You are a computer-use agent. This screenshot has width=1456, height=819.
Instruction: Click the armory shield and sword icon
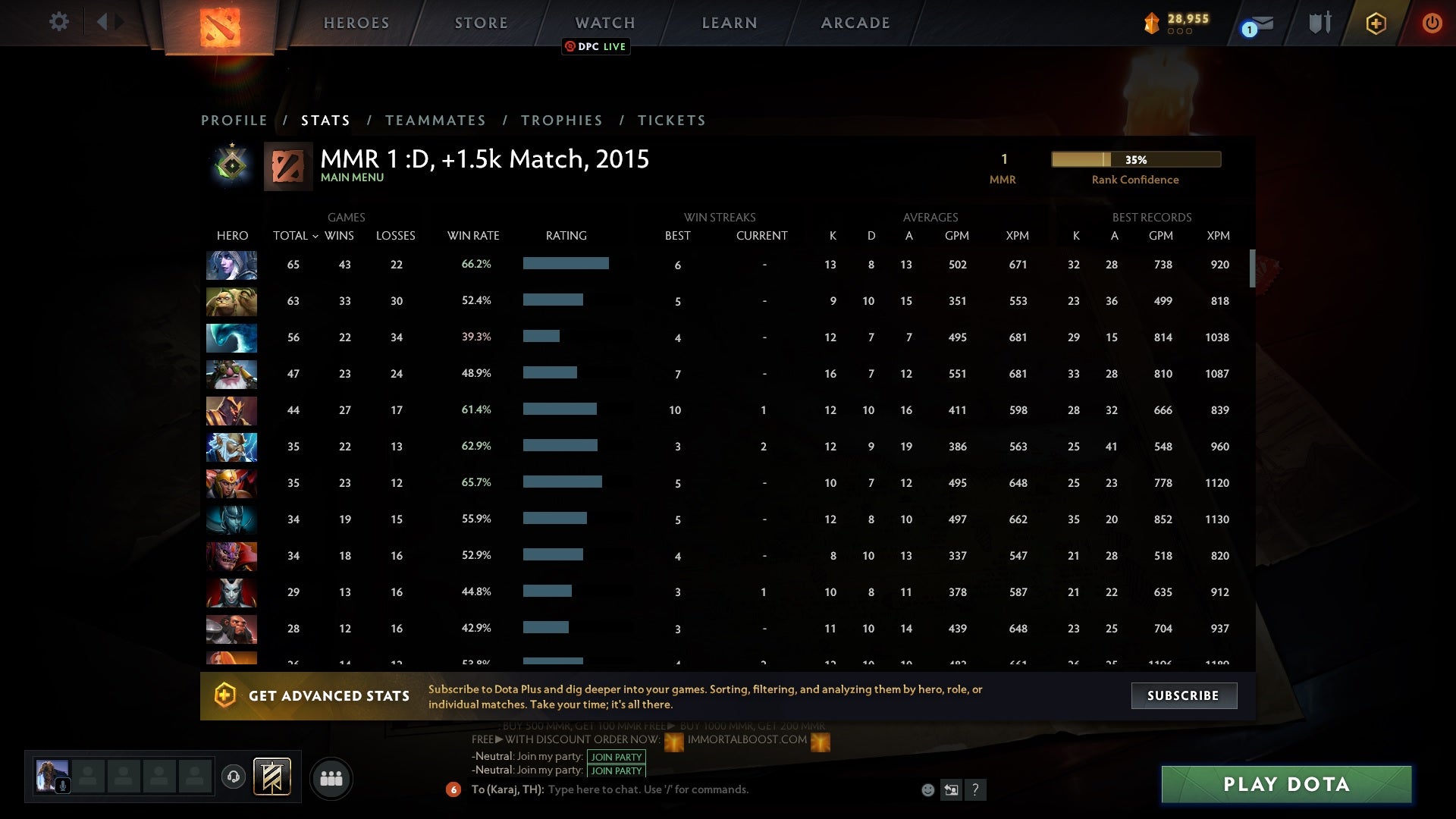tap(1318, 23)
